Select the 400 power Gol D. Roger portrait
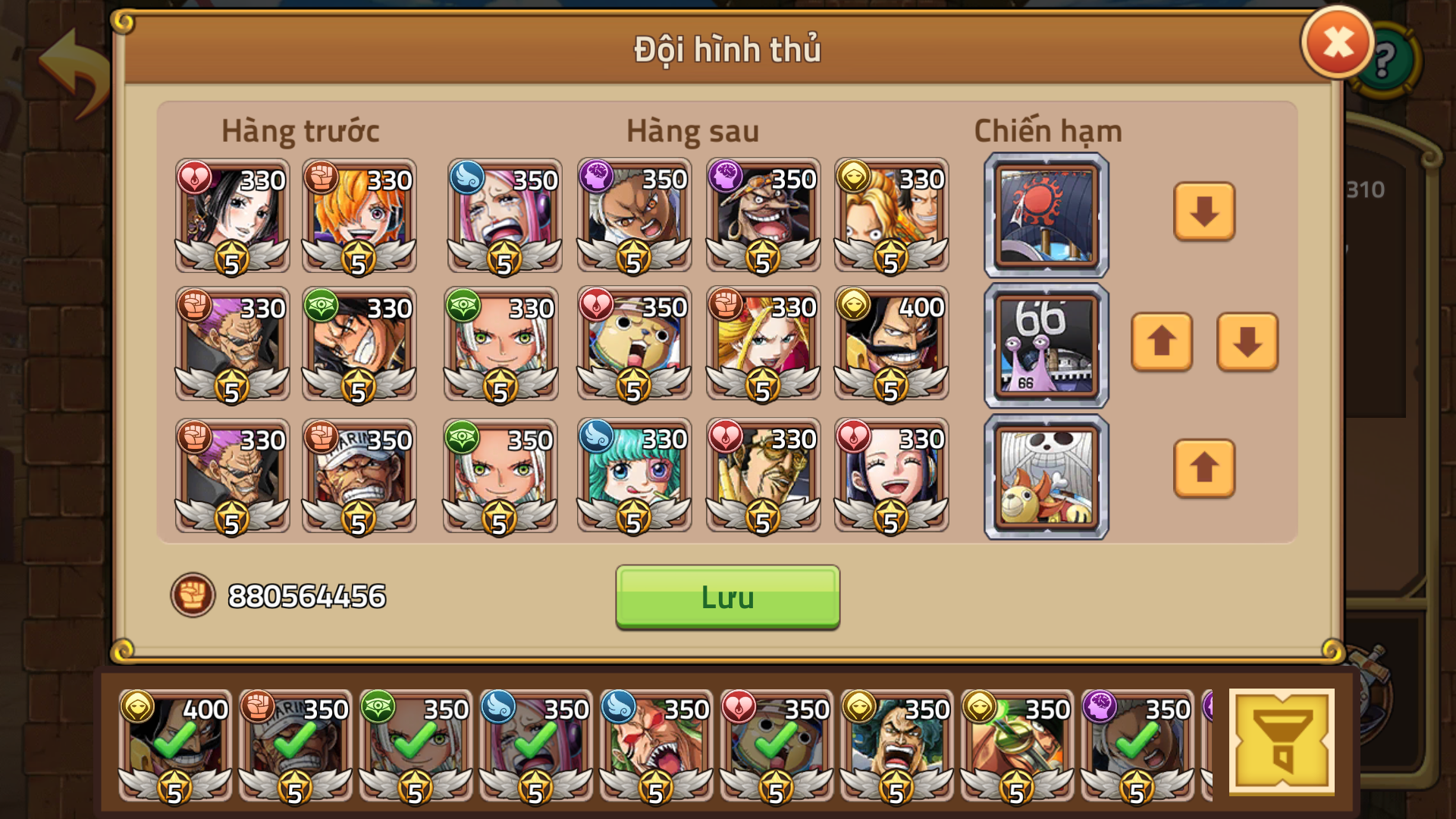Viewport: 1456px width, 819px height. (893, 345)
